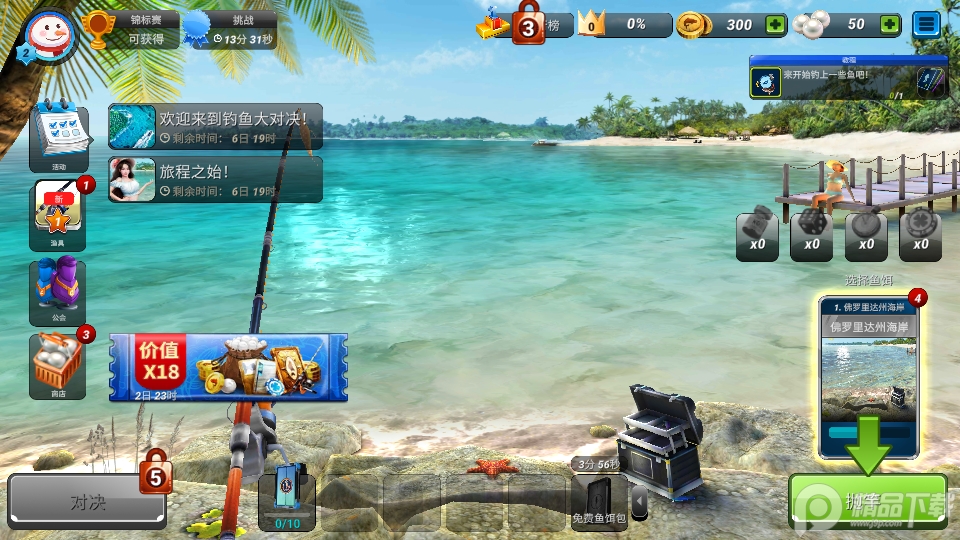Add more pearls with the plus button
This screenshot has height=540, width=960.
(x=888, y=25)
